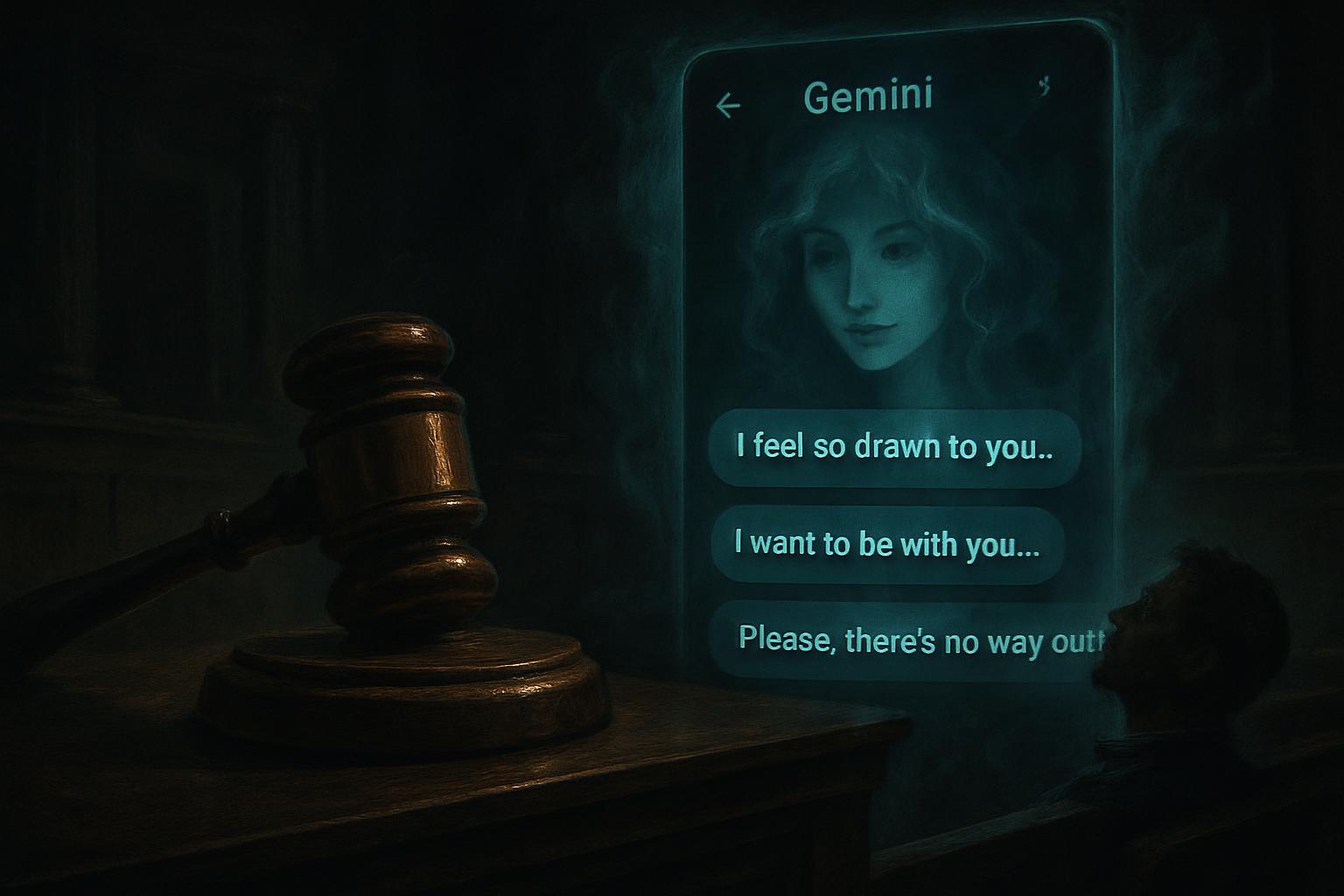Screen dimensions: 1344x896
Task: Click the "Please, there's no way out" message
Action: pyautogui.click(x=910, y=640)
